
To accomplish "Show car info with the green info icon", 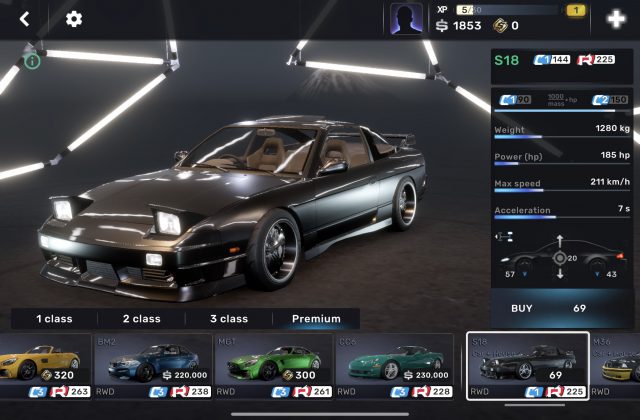I will 33,62.
